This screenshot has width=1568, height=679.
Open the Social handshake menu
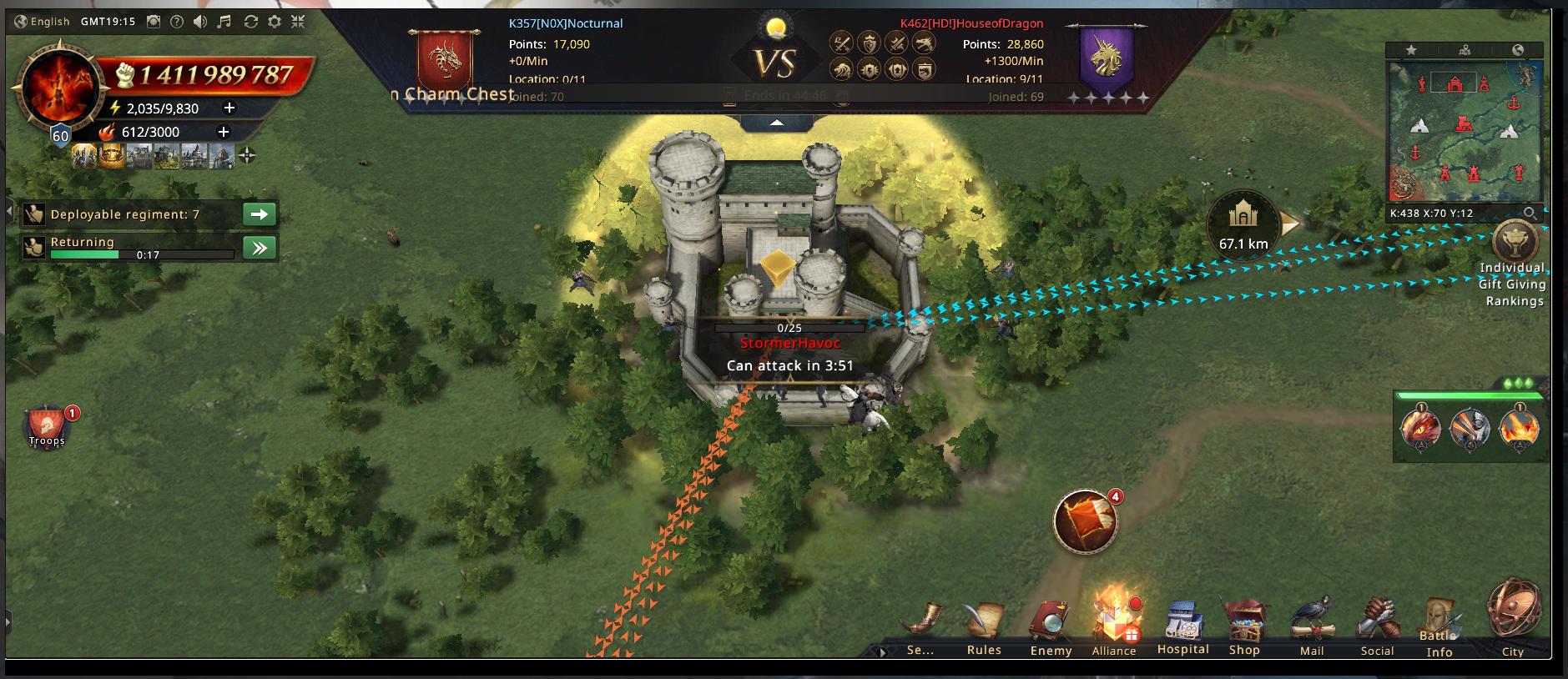(x=1377, y=627)
